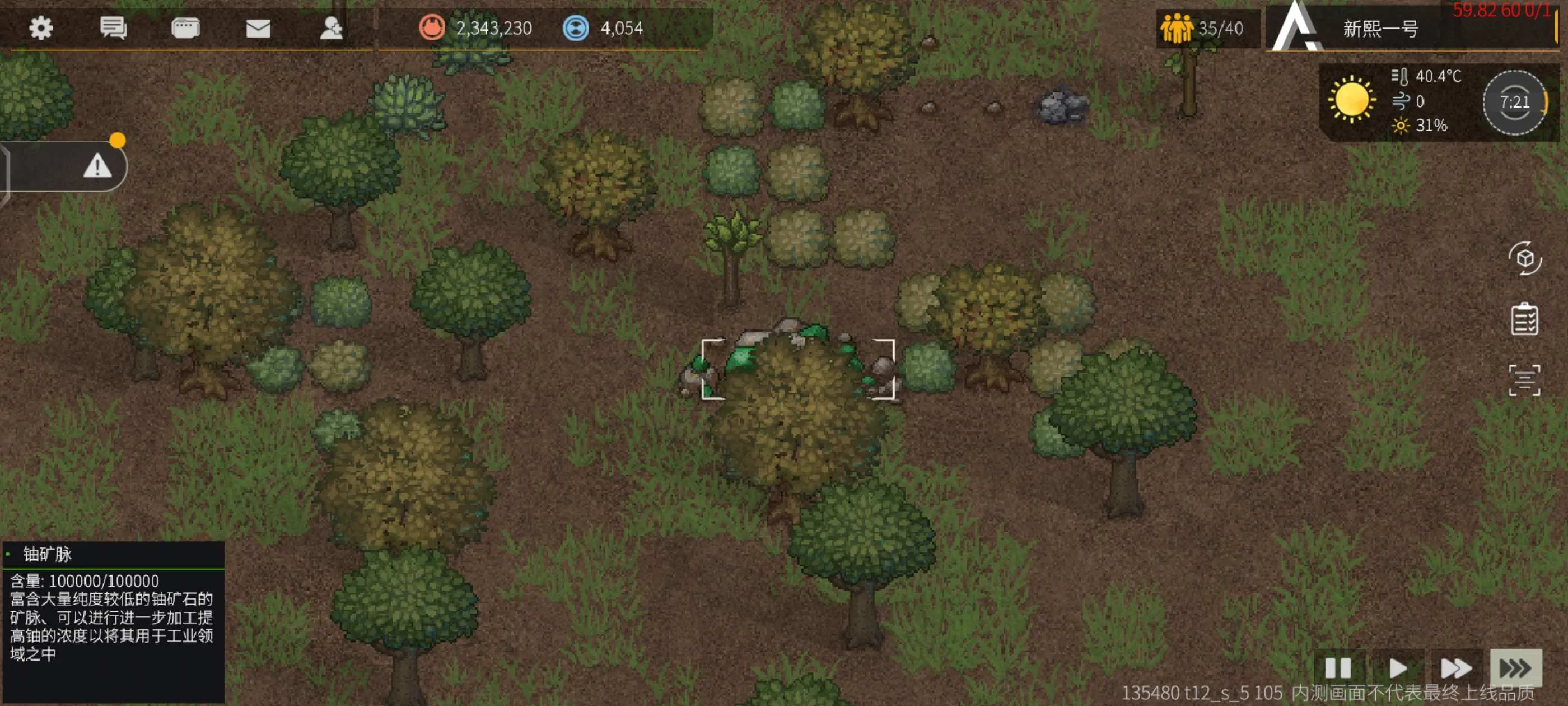Pause the game simulation
The height and width of the screenshot is (706, 1568).
1338,668
